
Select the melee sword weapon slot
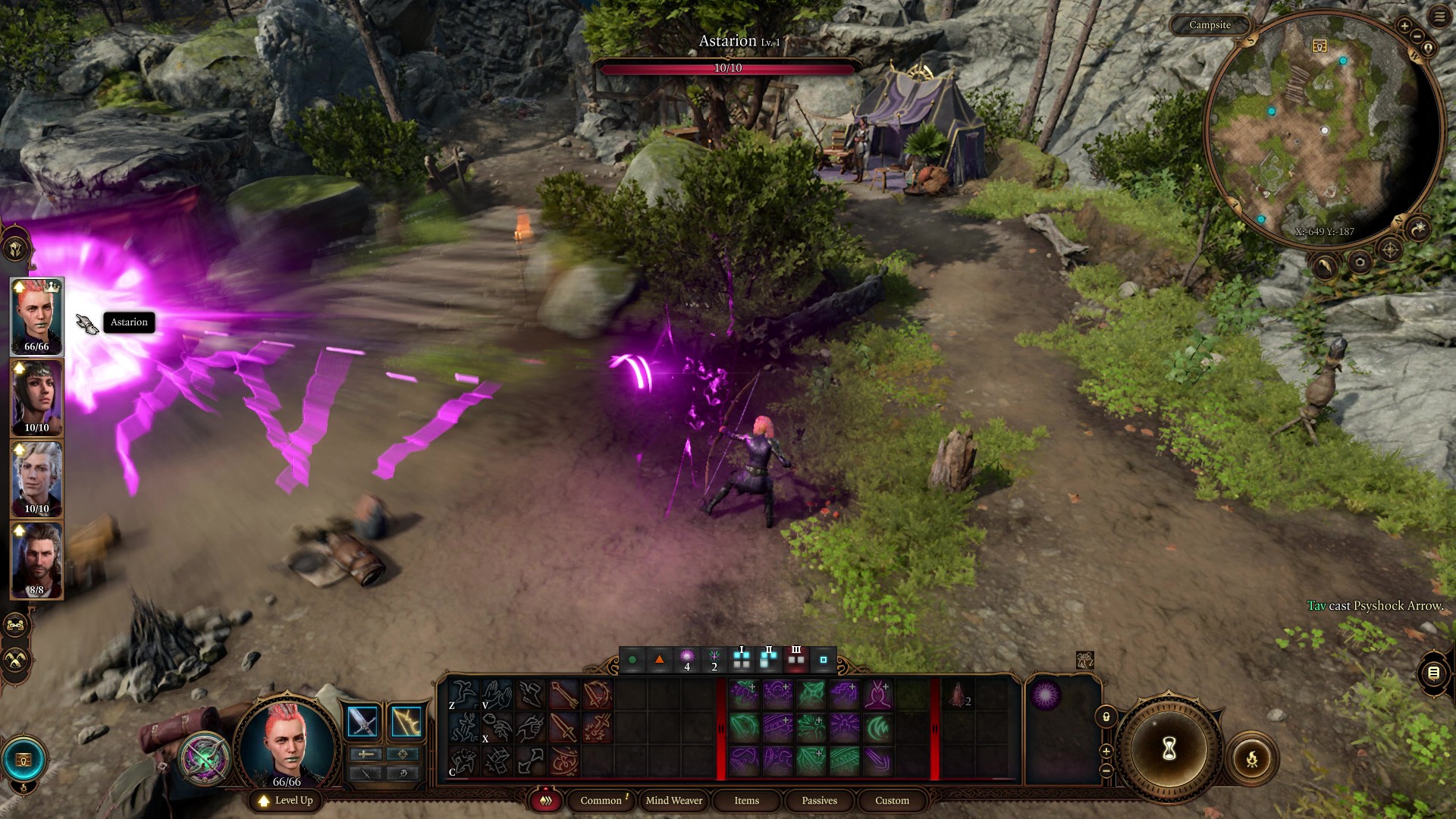pyautogui.click(x=362, y=721)
